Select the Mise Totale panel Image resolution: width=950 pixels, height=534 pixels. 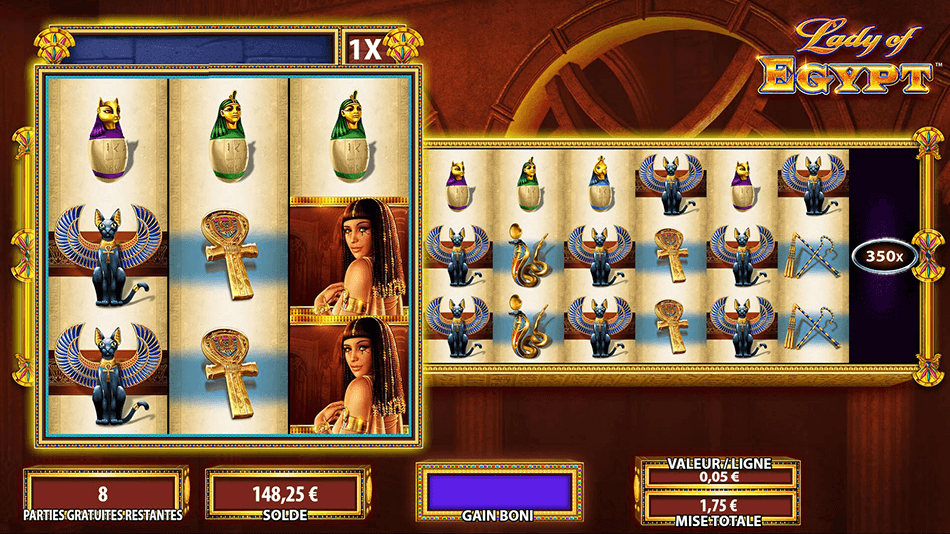719,507
